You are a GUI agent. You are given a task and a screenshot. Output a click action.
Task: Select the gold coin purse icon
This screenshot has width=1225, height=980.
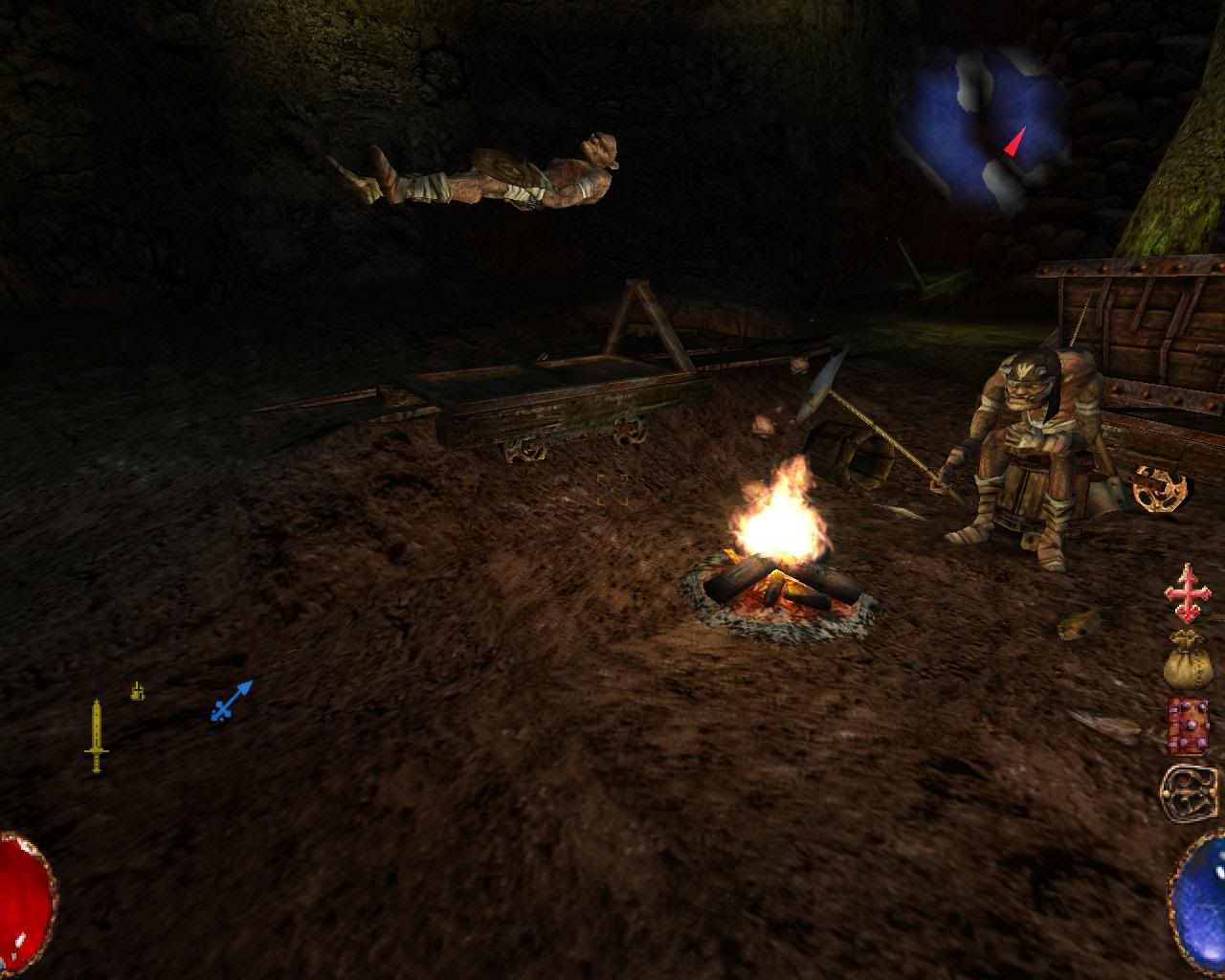1188,658
